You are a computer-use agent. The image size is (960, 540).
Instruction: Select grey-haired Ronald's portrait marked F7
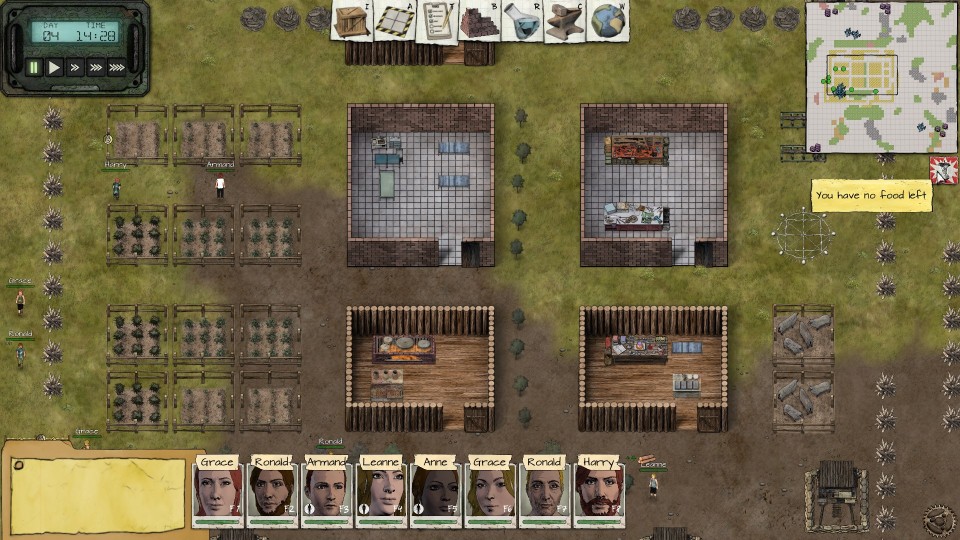coord(545,491)
